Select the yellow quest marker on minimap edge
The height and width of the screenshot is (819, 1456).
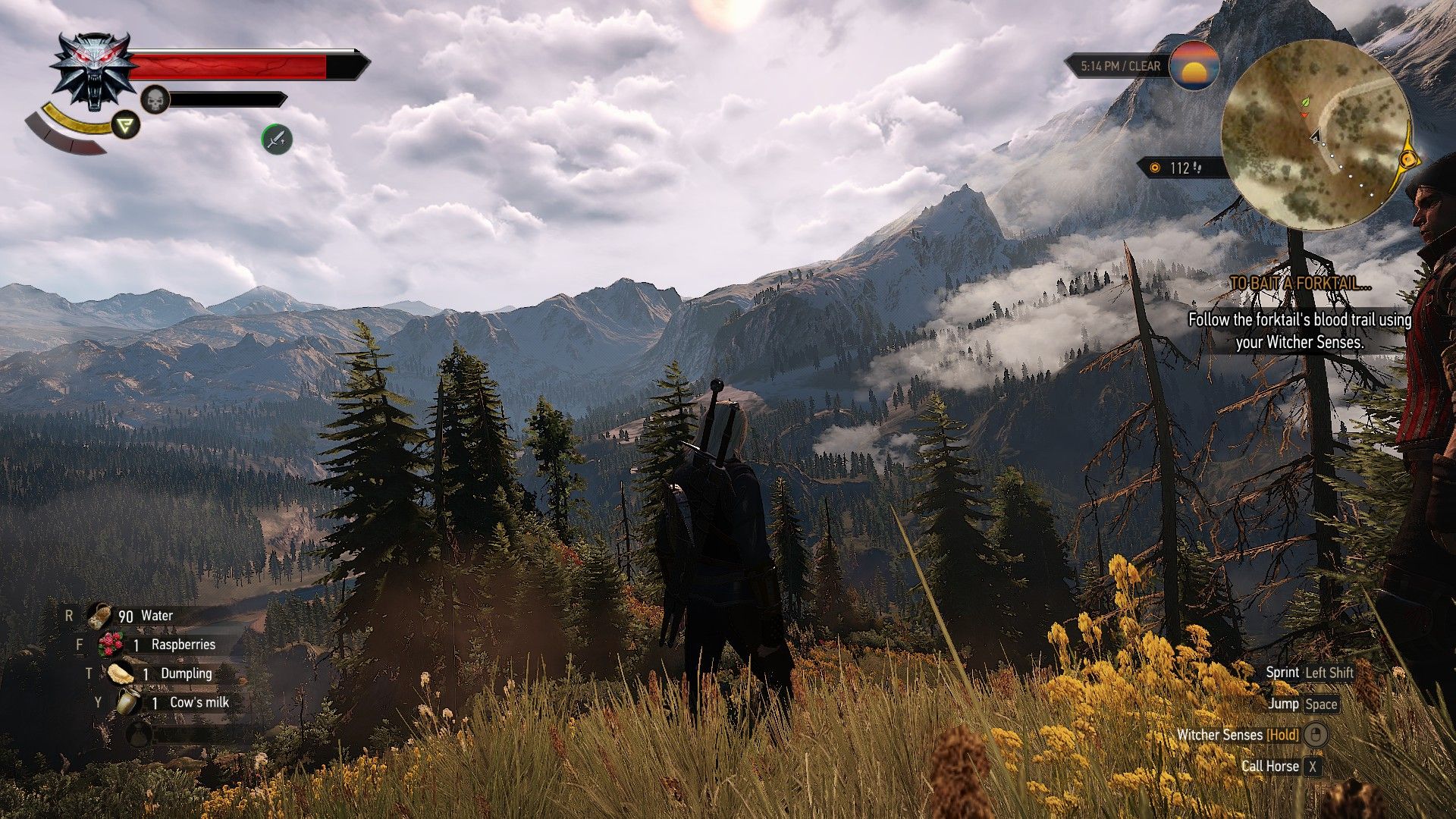[1409, 159]
